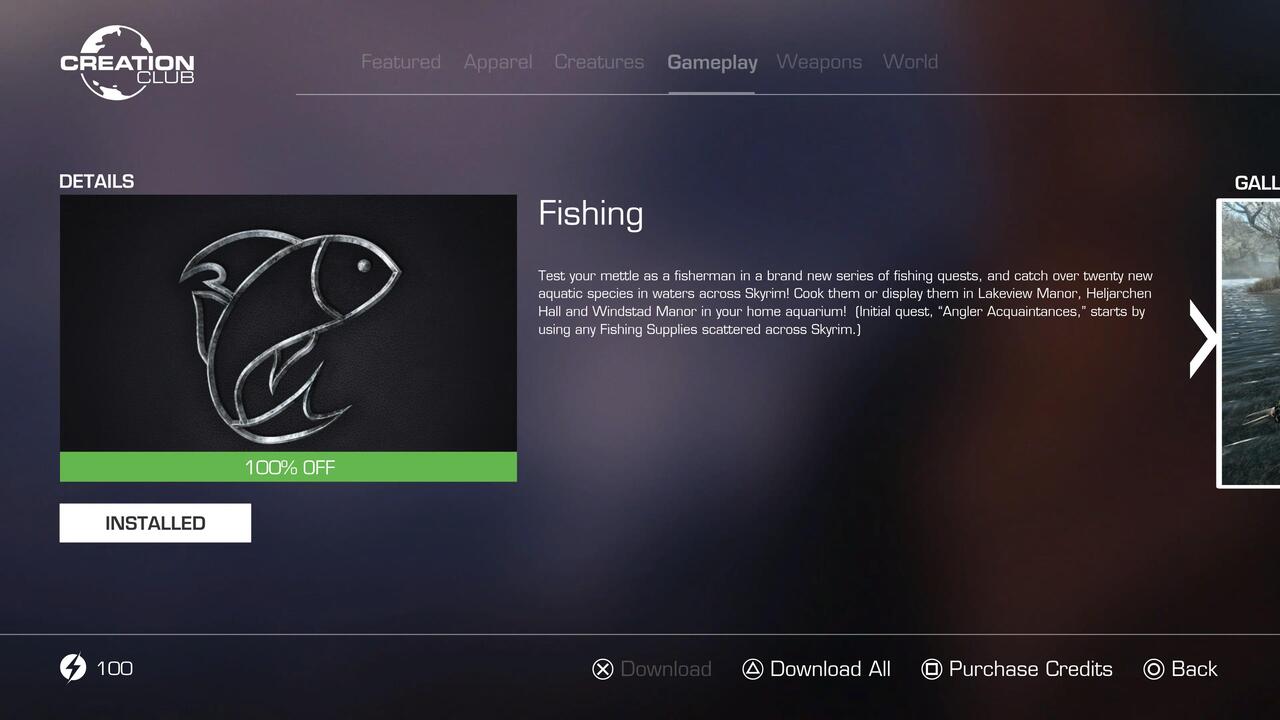1280x720 pixels.
Task: View the Weapons category
Action: click(819, 61)
